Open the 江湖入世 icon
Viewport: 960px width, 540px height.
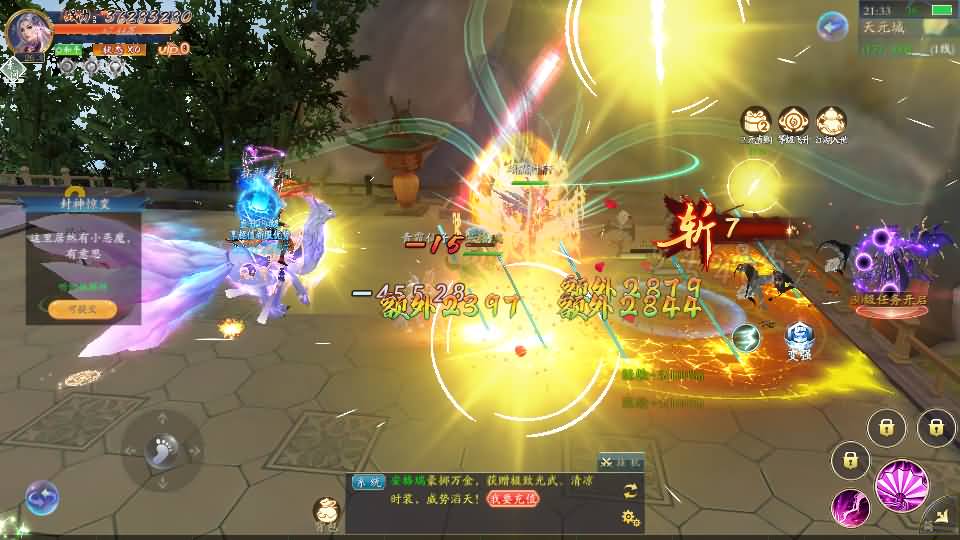click(831, 123)
